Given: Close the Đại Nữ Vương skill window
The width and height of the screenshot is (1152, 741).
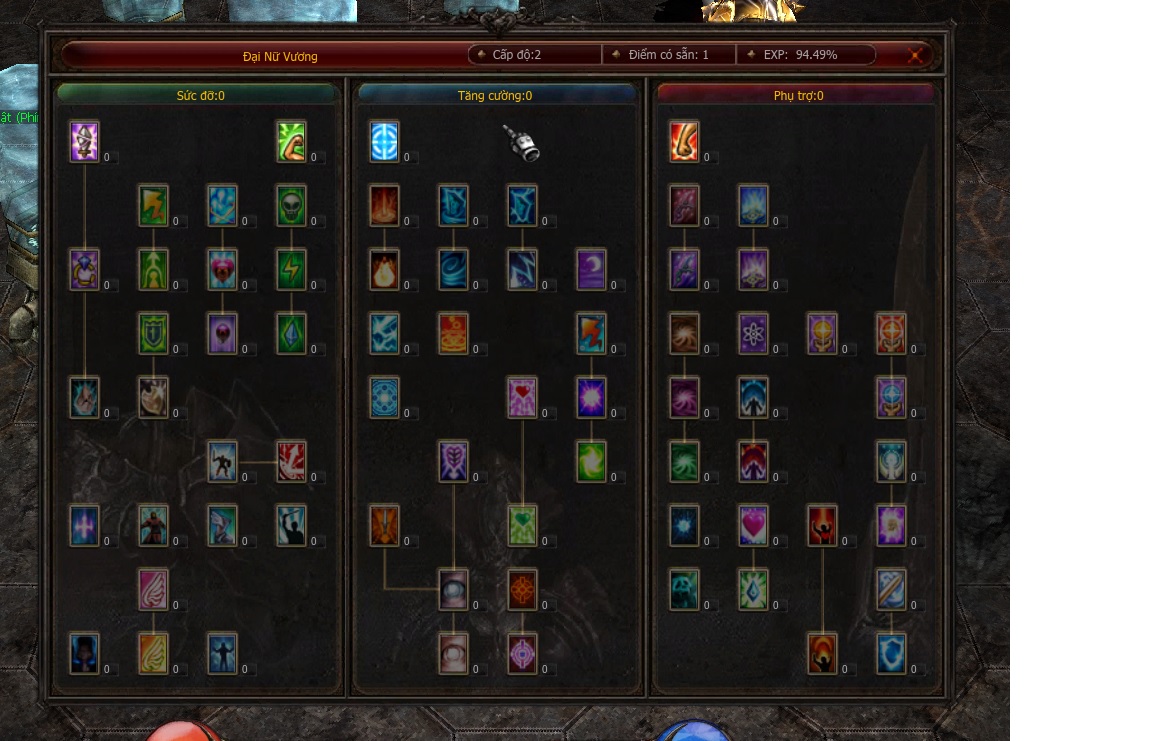Looking at the screenshot, I should tap(915, 56).
